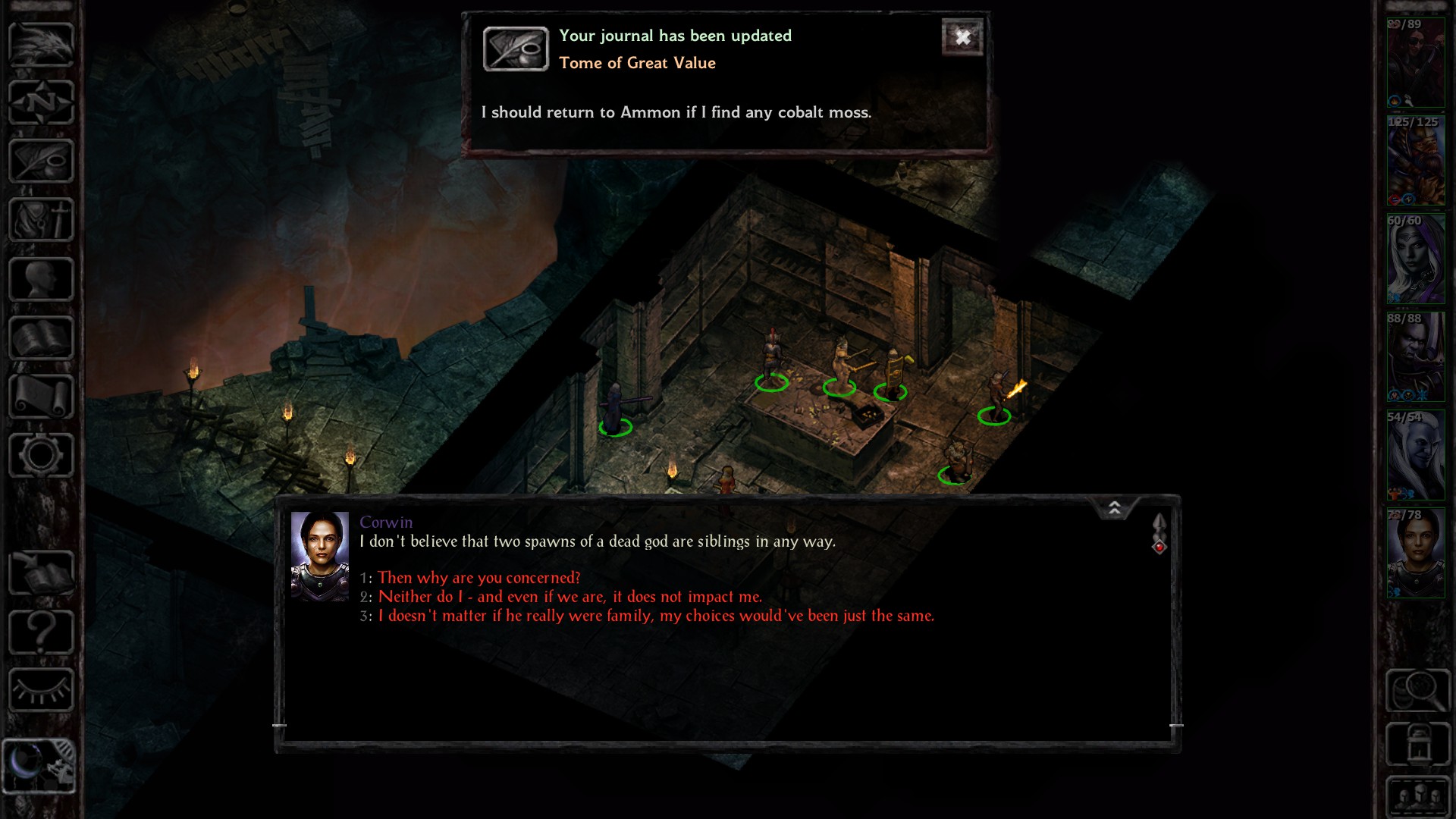Select the white-haired drow party portrait
This screenshot has height=819, width=1456.
1416,259
